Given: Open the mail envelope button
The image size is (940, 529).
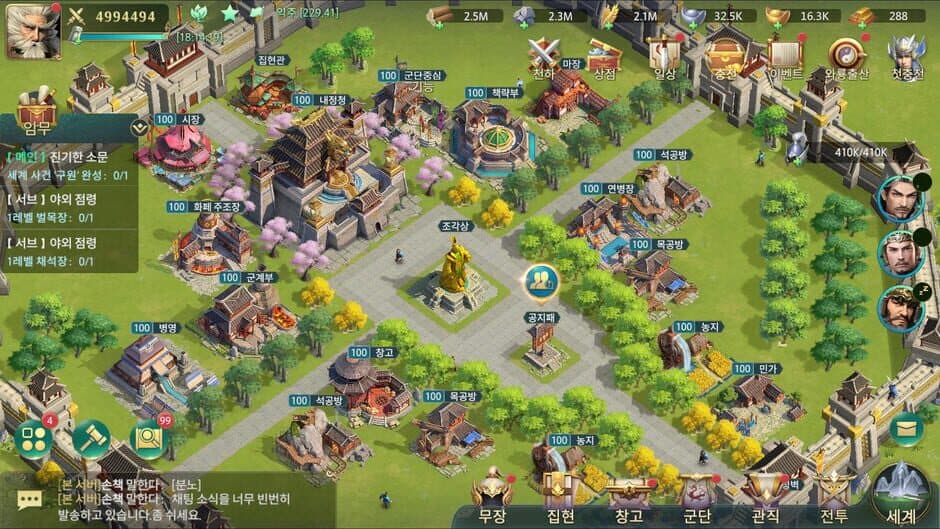Looking at the screenshot, I should tap(907, 429).
